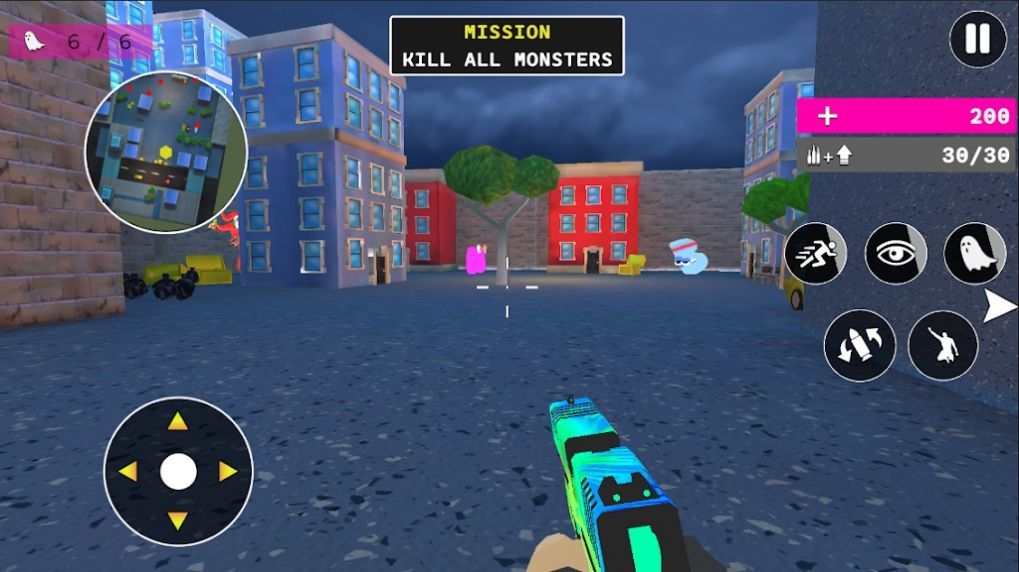Image resolution: width=1019 pixels, height=572 pixels.
Task: Tap the joystick's up arrow
Action: (x=178, y=422)
